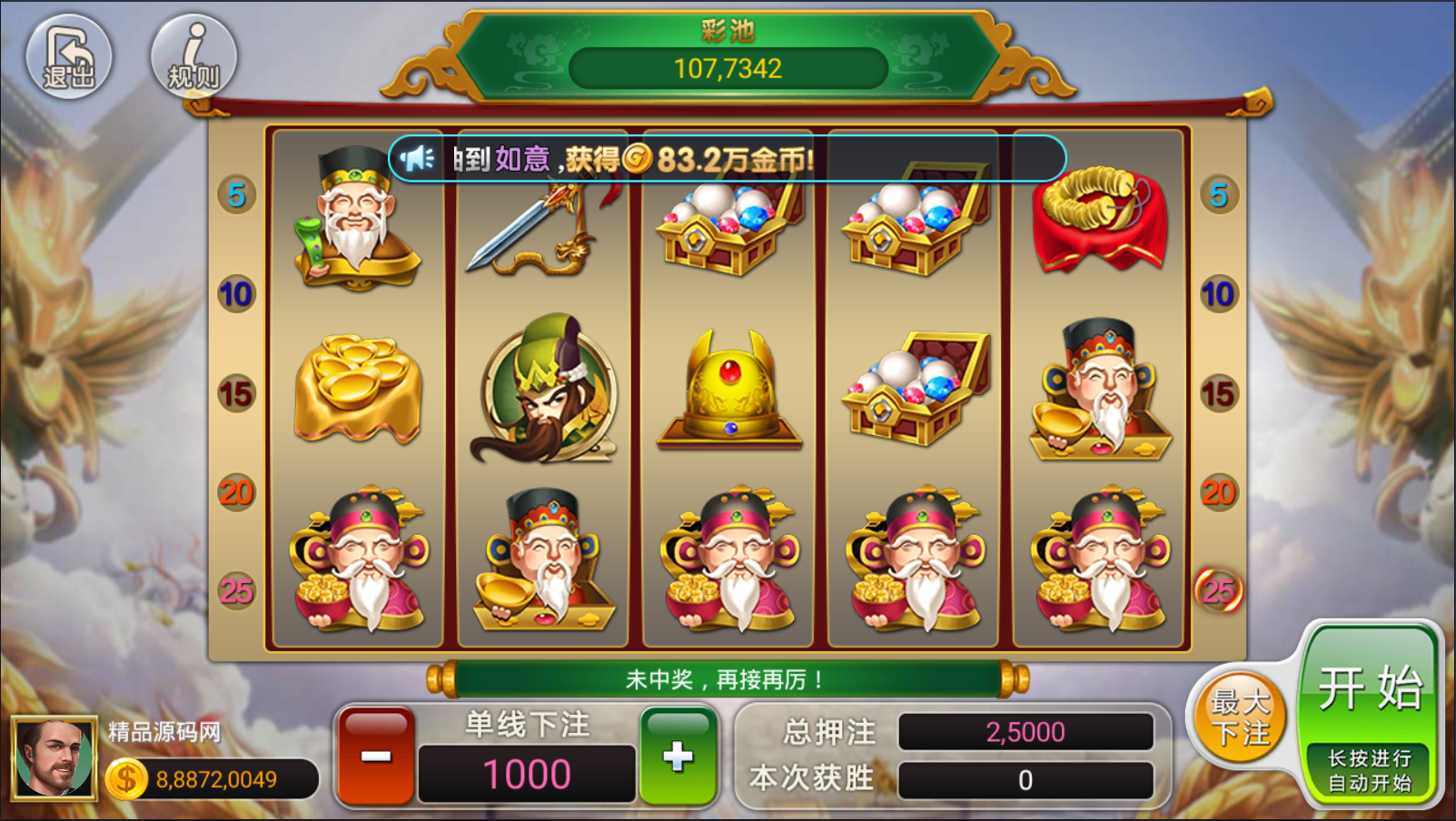1456x821 pixels.
Task: Set maximum bet with 最大下注
Action: point(1240,717)
